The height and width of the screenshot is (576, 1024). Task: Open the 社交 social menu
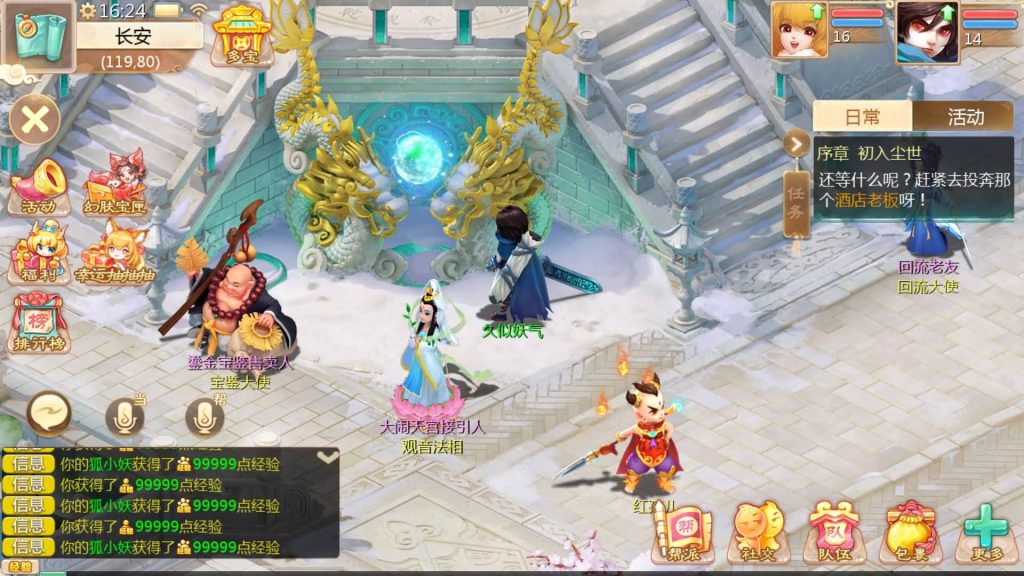point(757,531)
